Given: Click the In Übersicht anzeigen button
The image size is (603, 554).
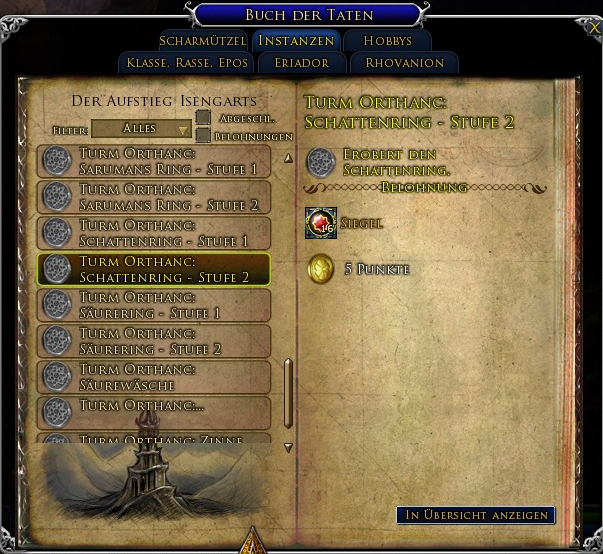Looking at the screenshot, I should (x=475, y=515).
